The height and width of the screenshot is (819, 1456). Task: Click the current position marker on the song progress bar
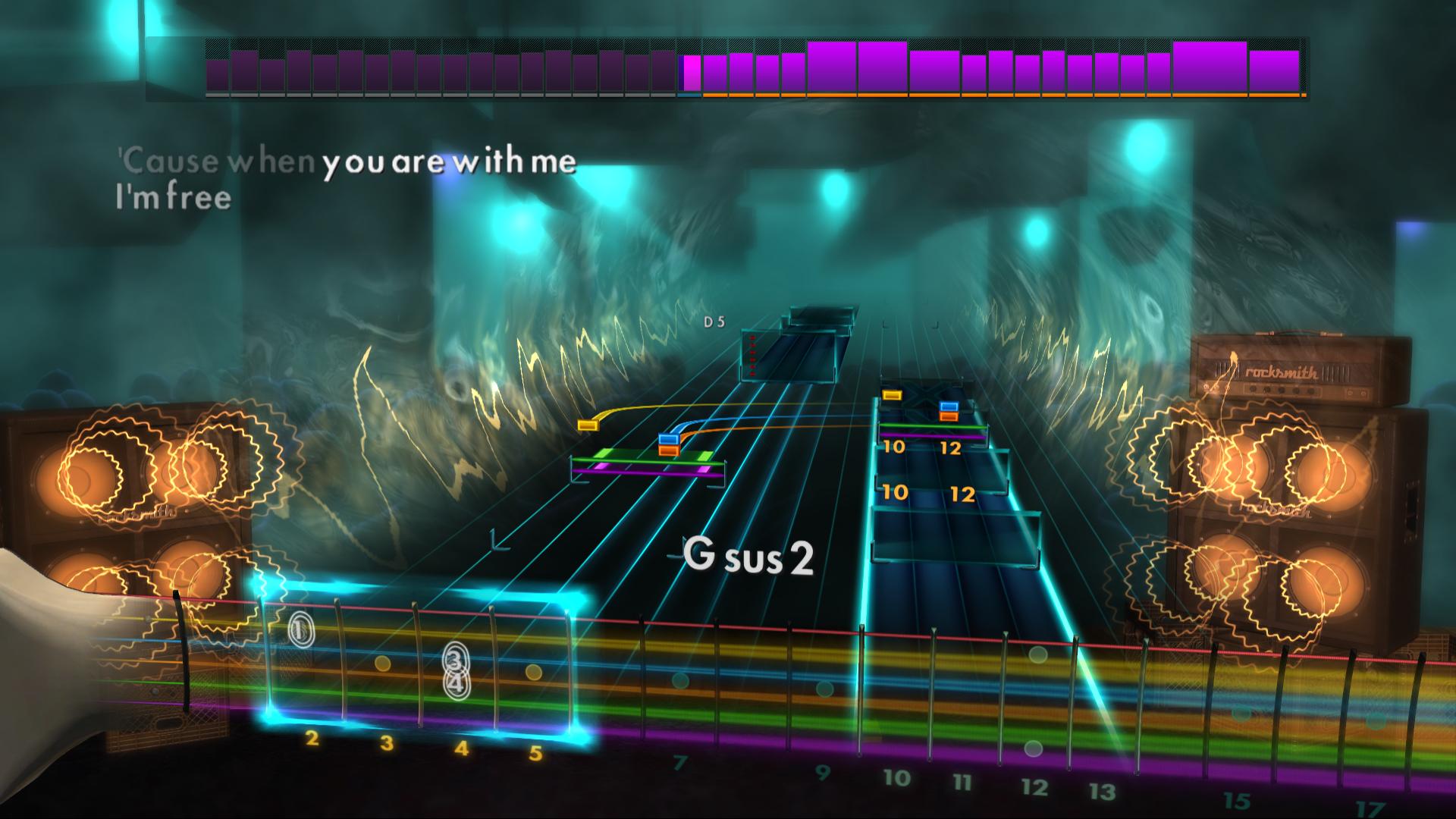689,72
